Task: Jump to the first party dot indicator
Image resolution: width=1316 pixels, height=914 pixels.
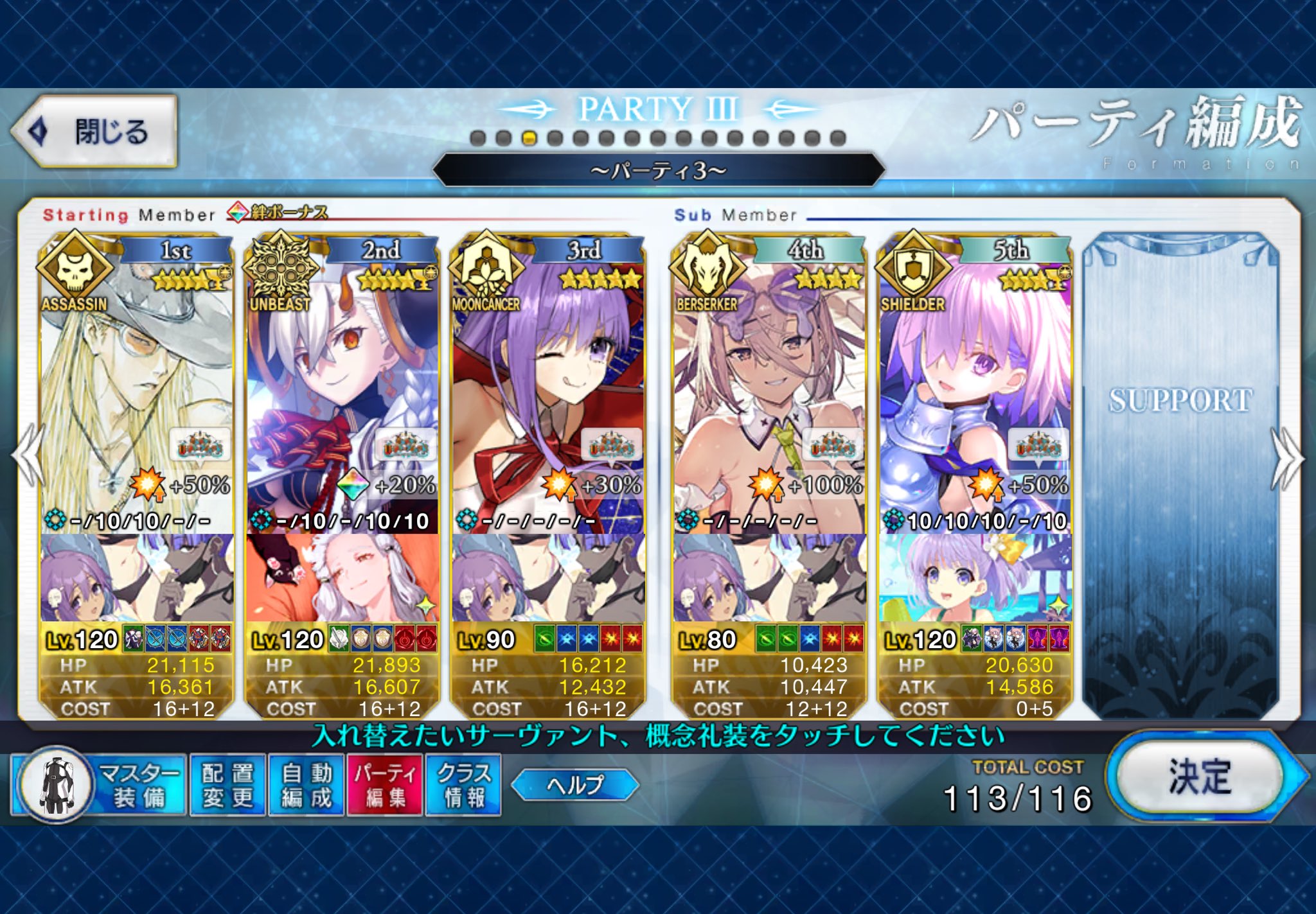Action: (477, 138)
